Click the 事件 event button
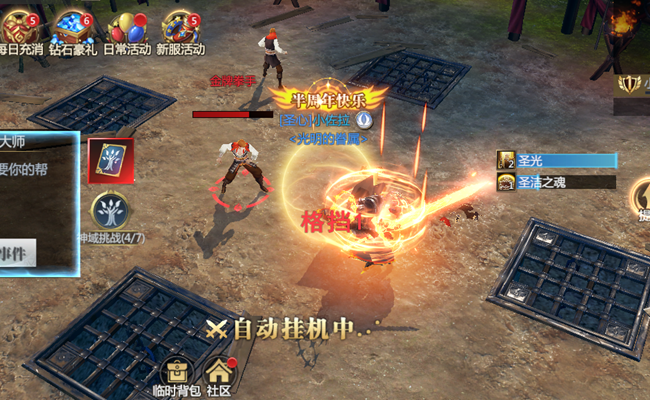The image size is (650, 400). point(18,253)
